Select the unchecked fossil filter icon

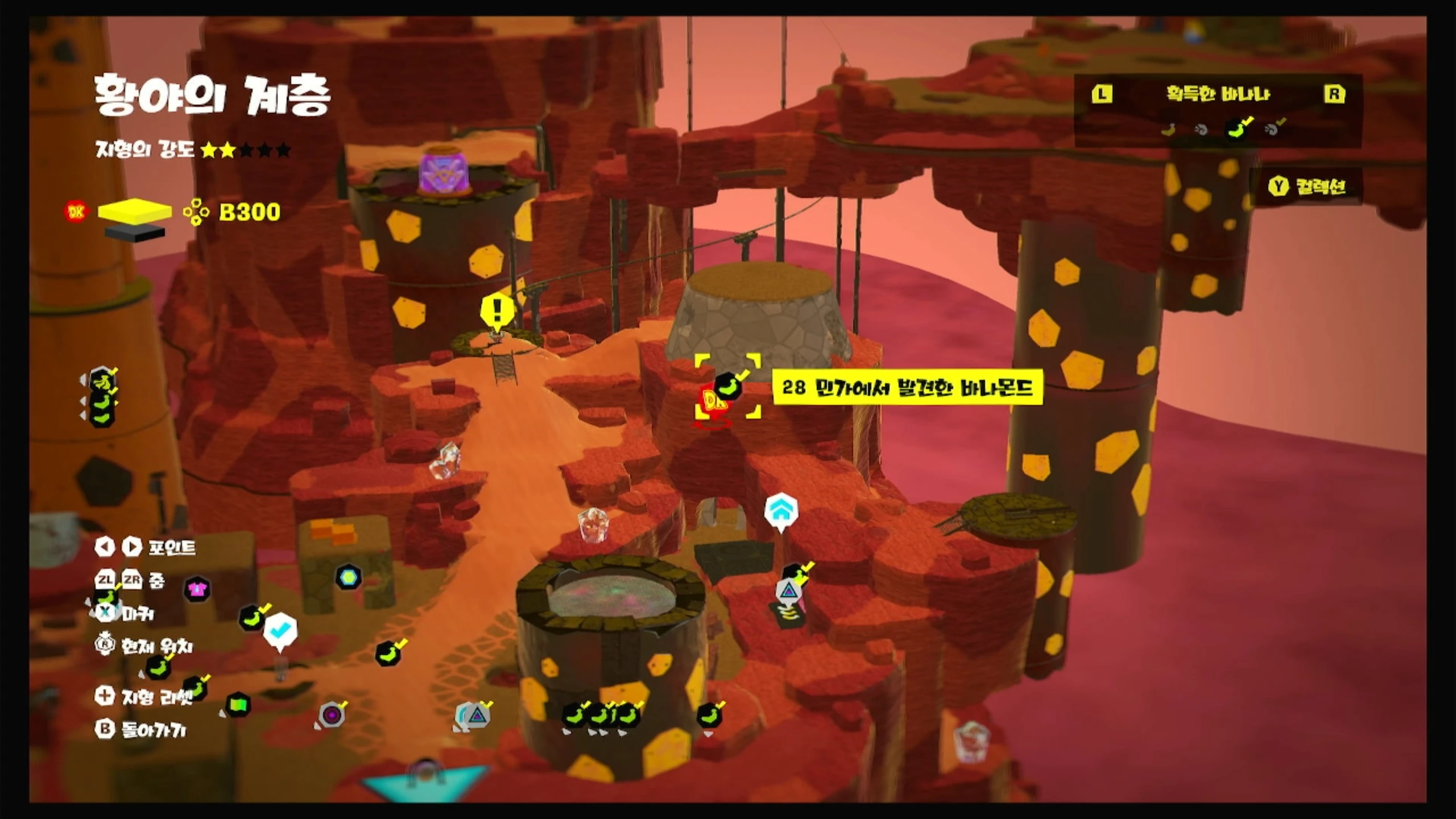point(1202,130)
